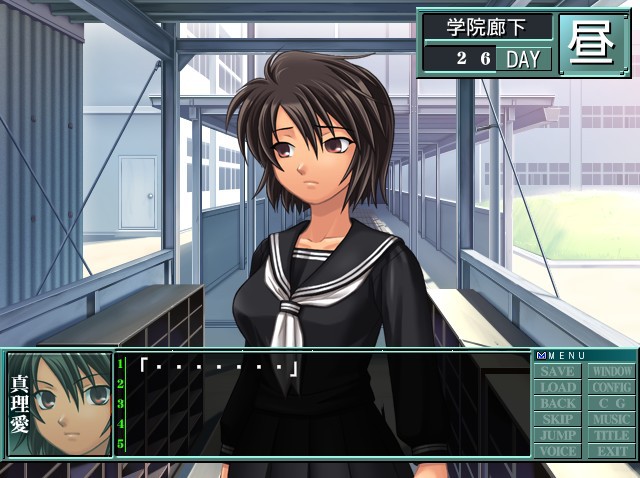
Task: Choose EXIT to quit the game
Action: click(x=610, y=451)
